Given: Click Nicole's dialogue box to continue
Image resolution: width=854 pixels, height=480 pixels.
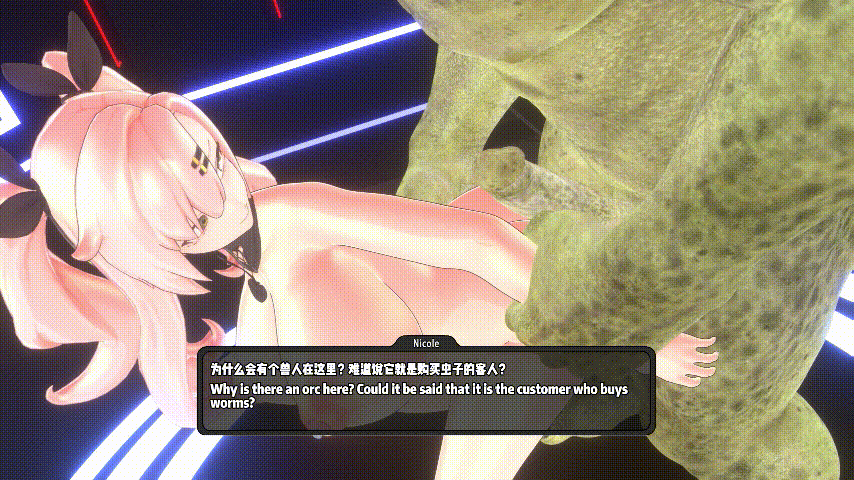Looking at the screenshot, I should pyautogui.click(x=426, y=390).
